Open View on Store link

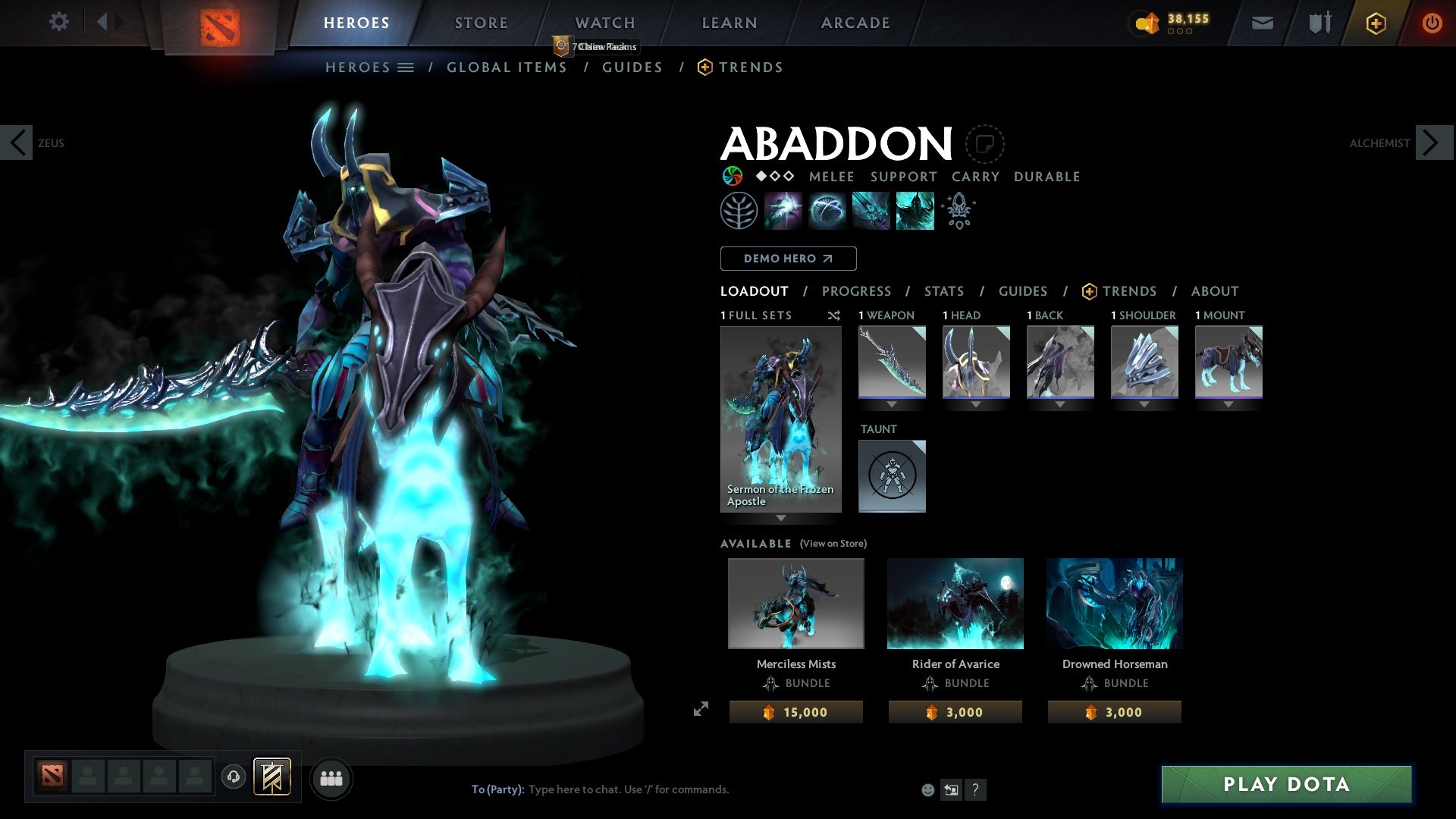click(833, 544)
